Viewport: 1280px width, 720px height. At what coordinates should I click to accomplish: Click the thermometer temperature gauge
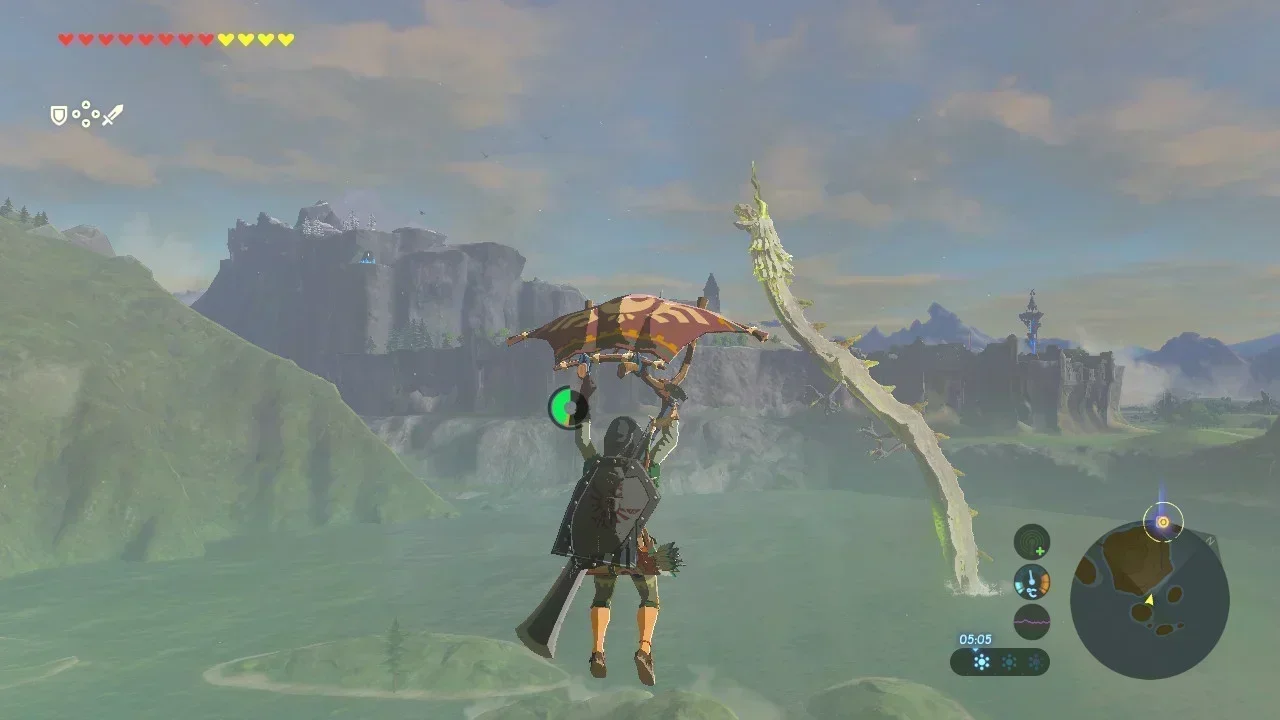(x=1031, y=581)
